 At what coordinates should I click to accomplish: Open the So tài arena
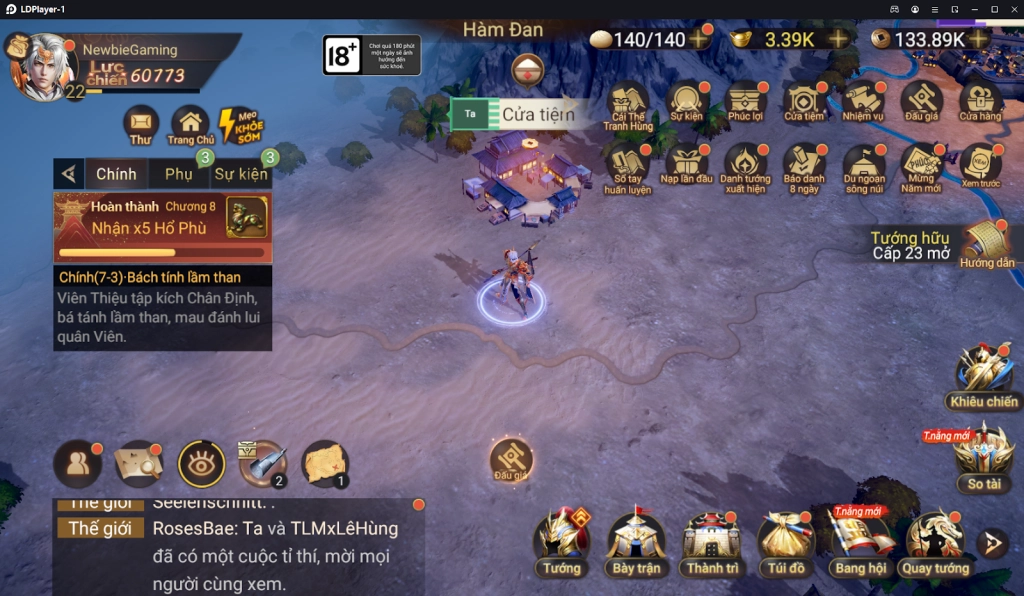point(984,458)
